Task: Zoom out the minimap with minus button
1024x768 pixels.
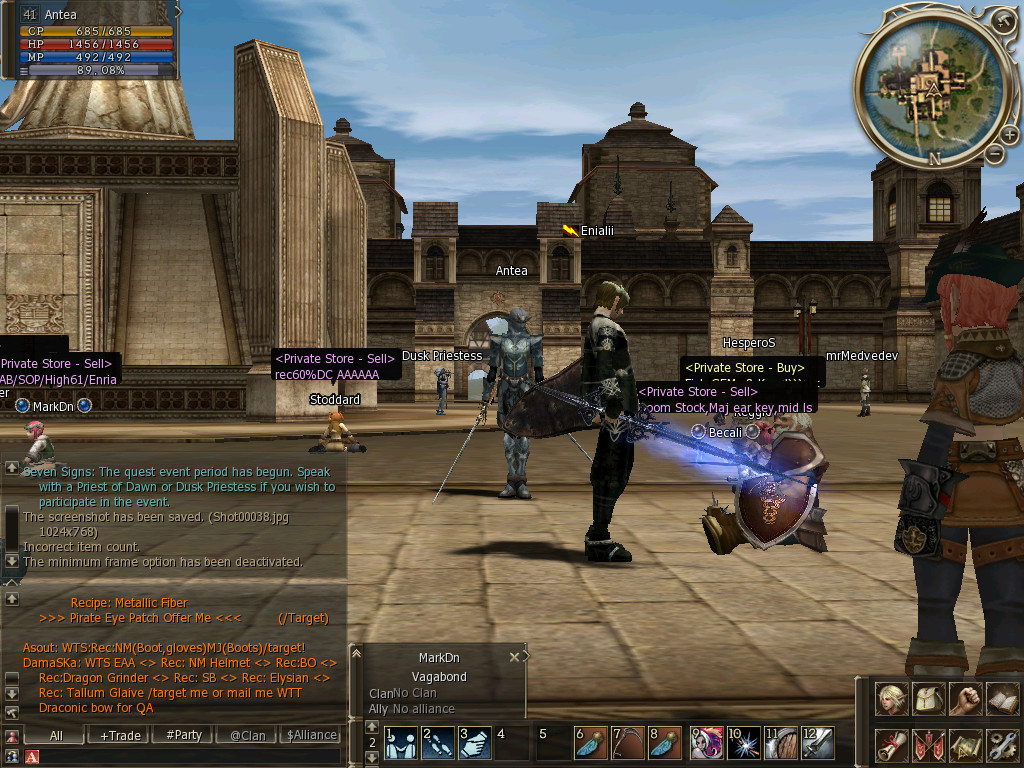Action: point(994,154)
